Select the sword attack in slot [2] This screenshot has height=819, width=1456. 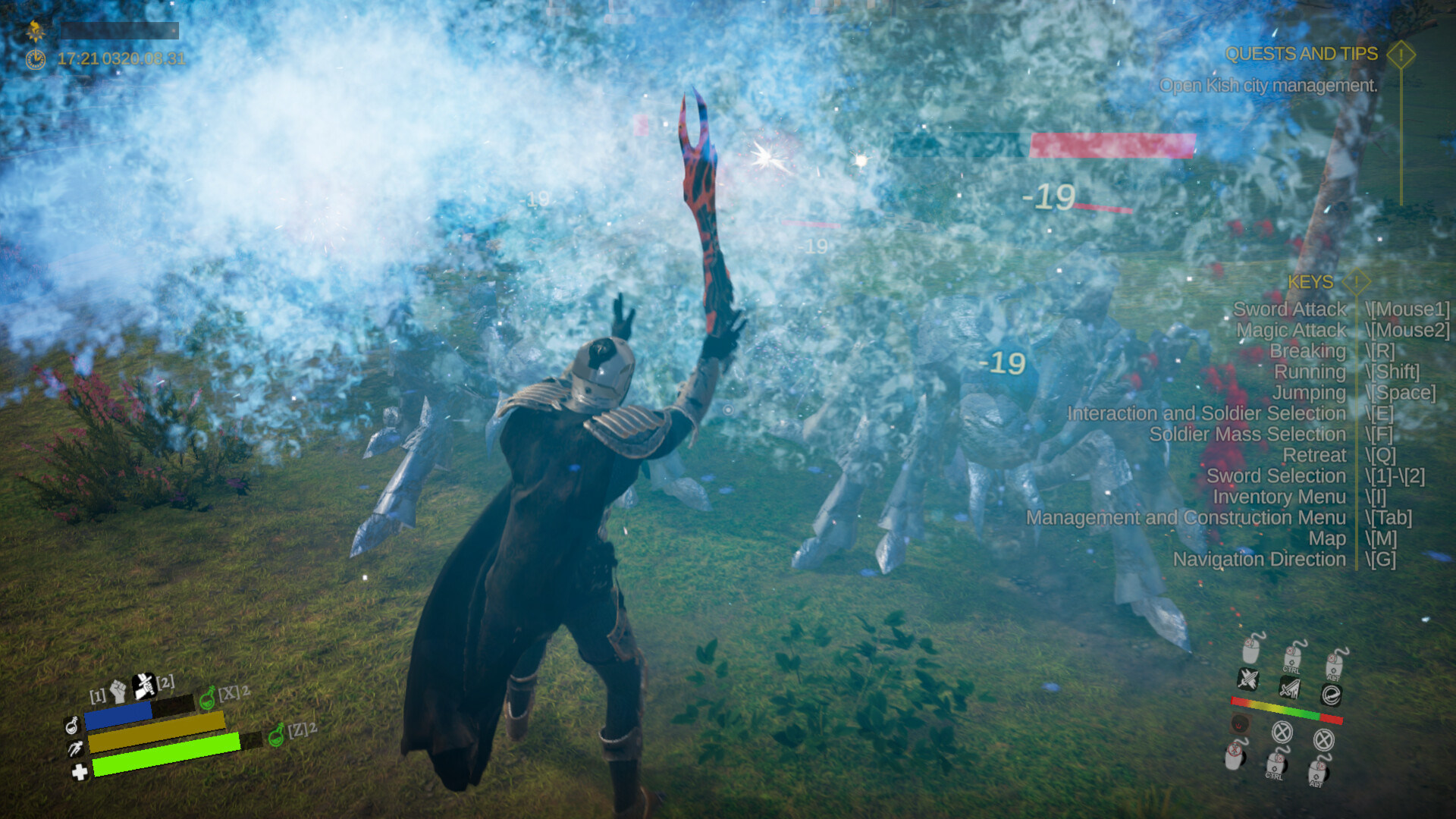click(144, 687)
